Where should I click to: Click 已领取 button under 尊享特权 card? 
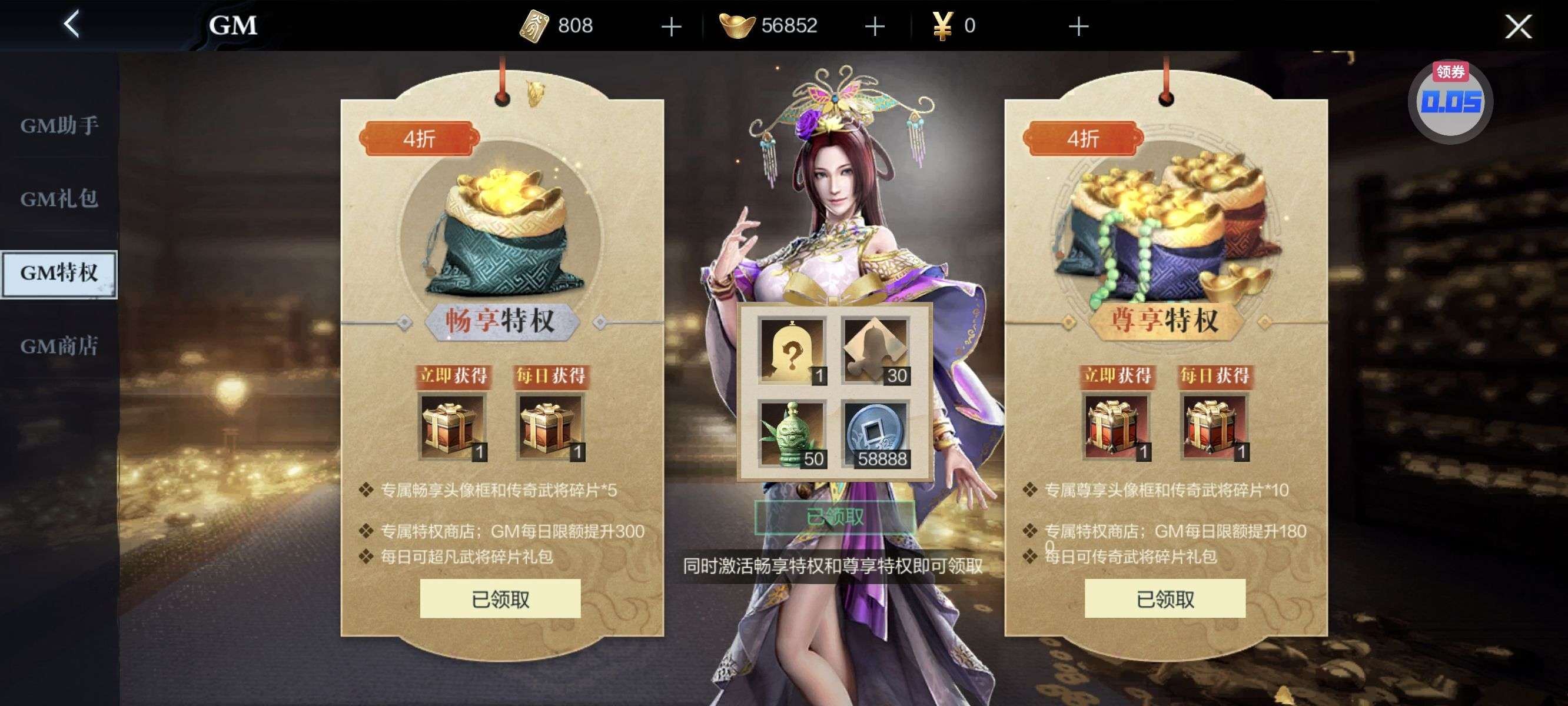click(1165, 599)
